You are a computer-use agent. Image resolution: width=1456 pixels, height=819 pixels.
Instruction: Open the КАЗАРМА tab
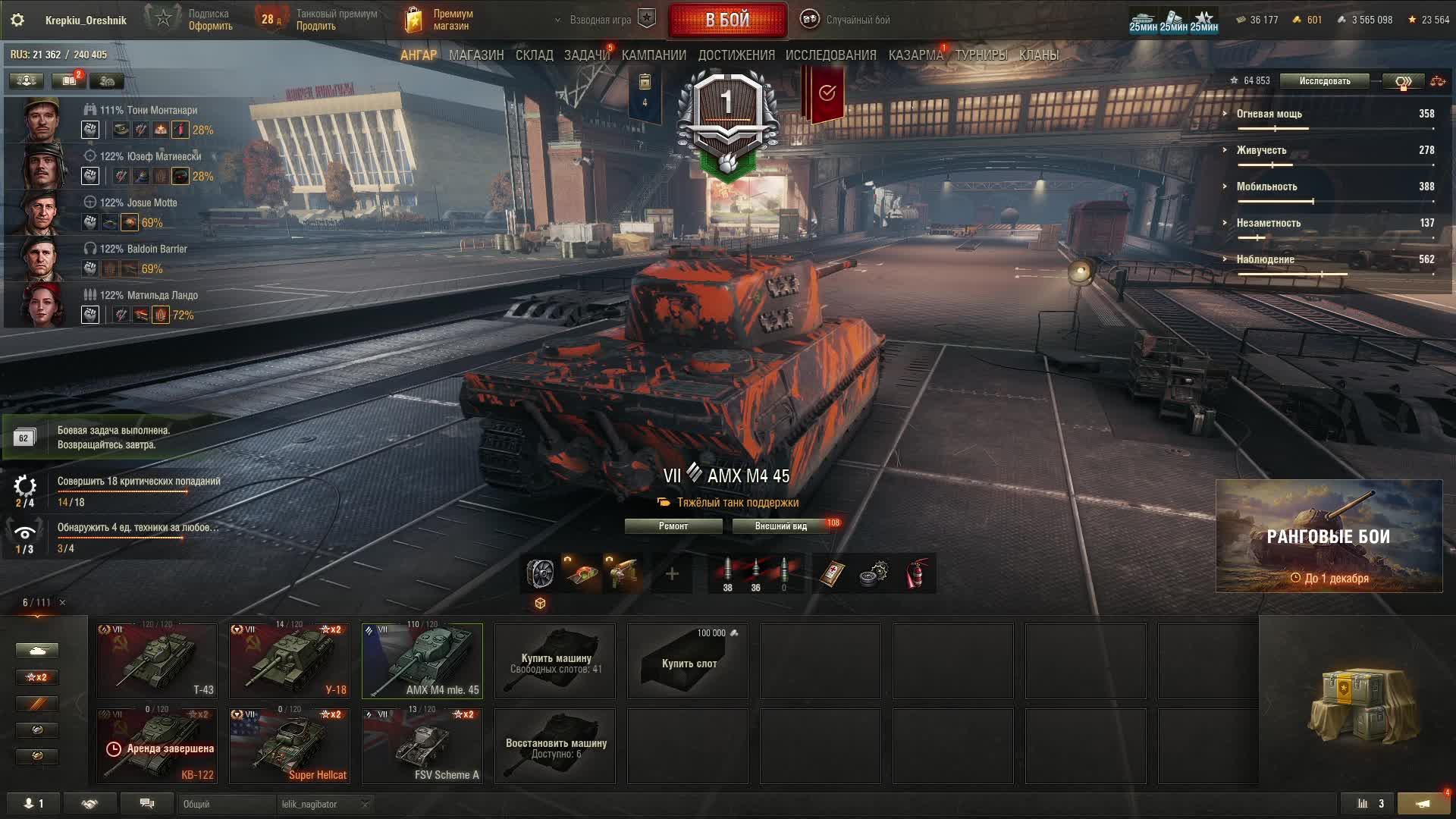[x=915, y=55]
